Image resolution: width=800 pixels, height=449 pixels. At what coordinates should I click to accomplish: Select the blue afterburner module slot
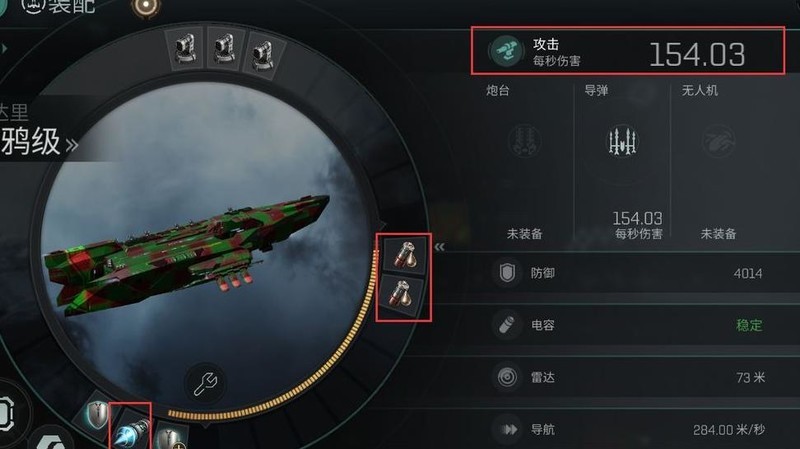pos(131,428)
